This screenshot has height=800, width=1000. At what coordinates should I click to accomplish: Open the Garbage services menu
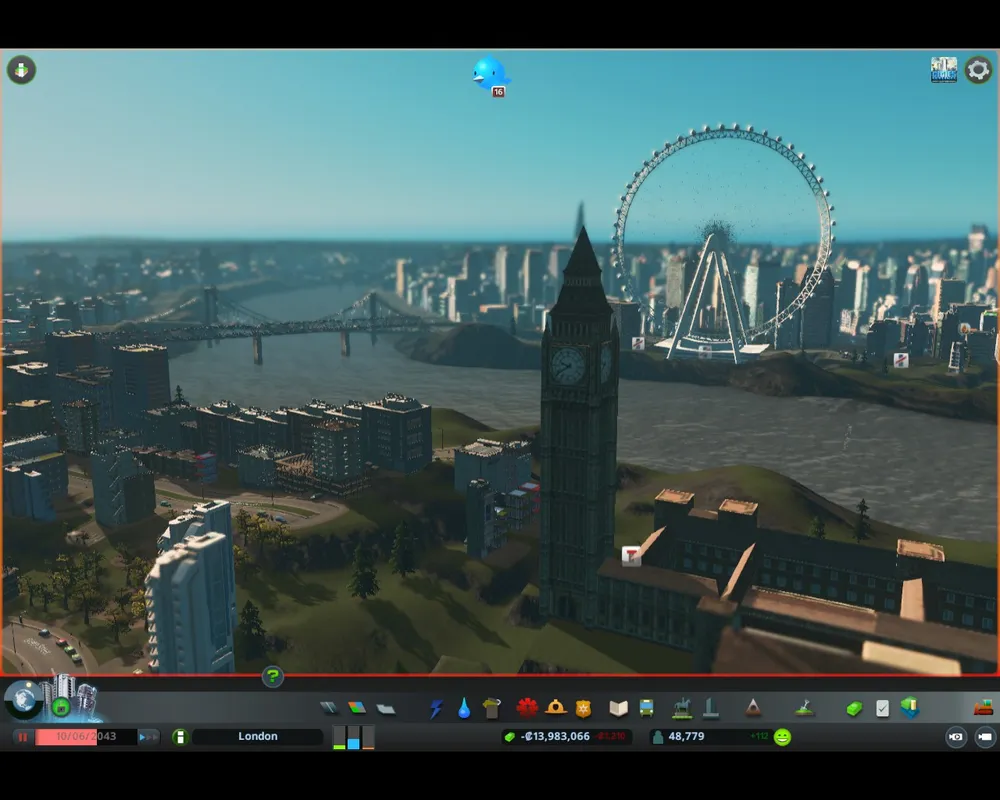491,708
